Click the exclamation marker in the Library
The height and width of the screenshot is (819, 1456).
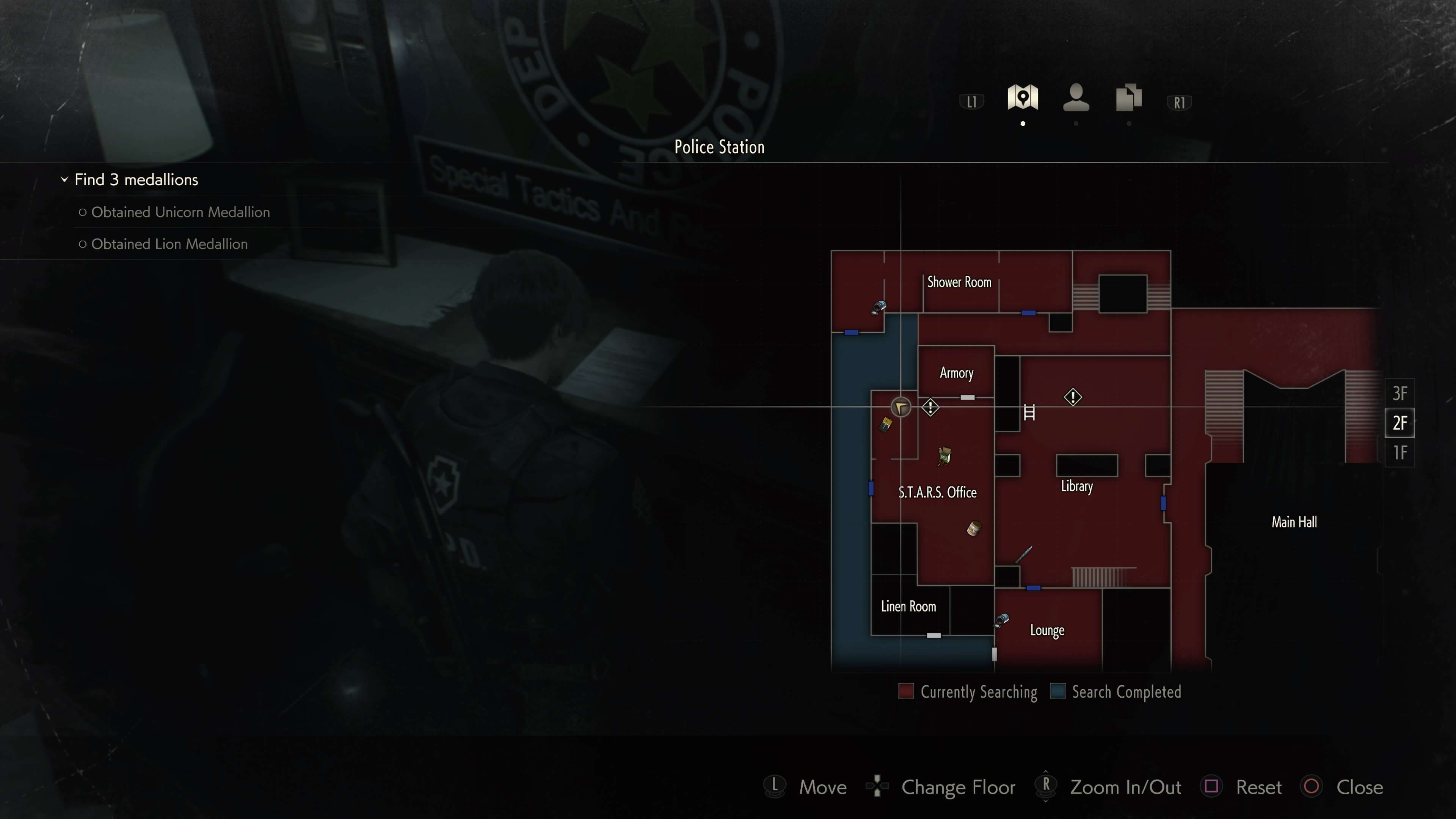point(1073,397)
